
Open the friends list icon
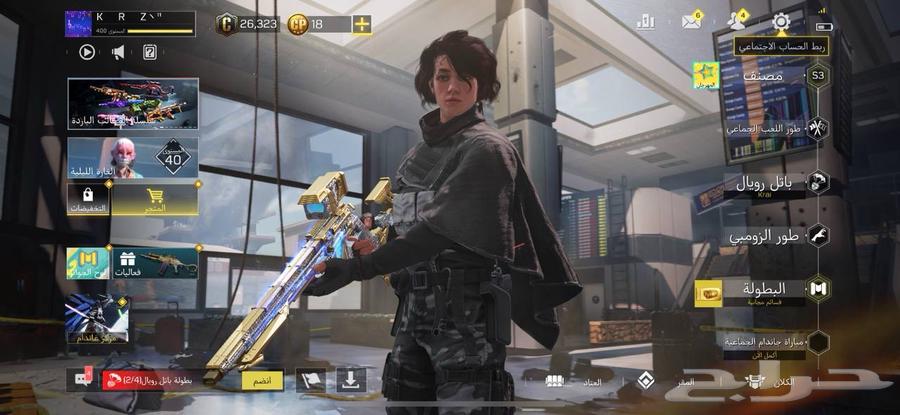coord(737,21)
